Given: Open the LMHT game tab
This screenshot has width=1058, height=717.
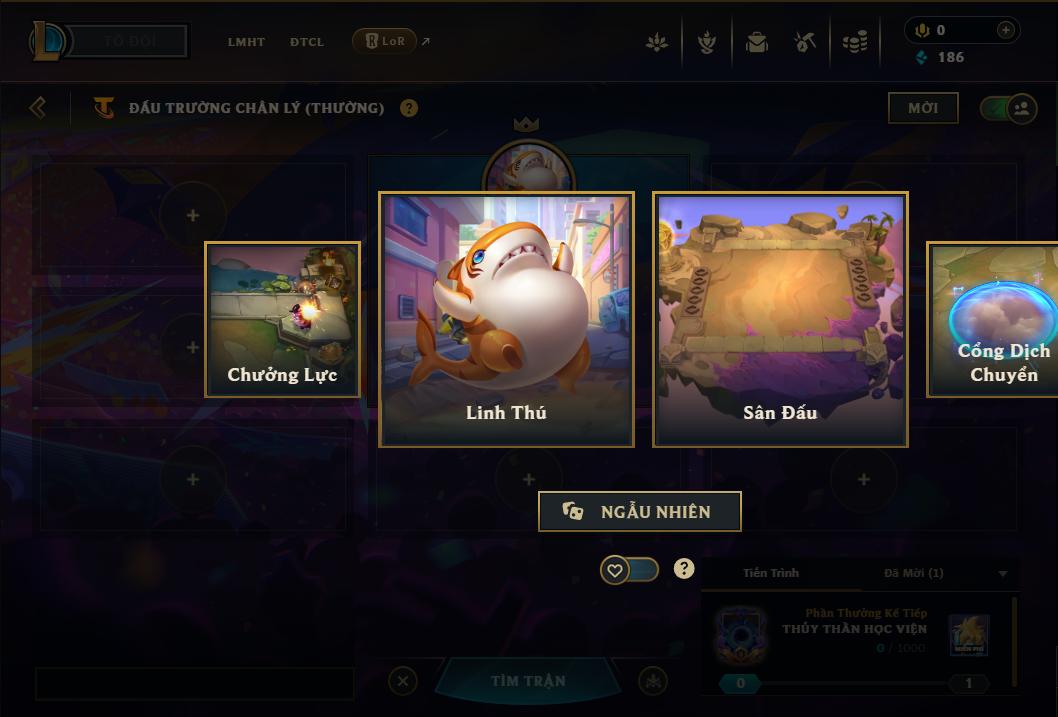Looking at the screenshot, I should (x=246, y=42).
